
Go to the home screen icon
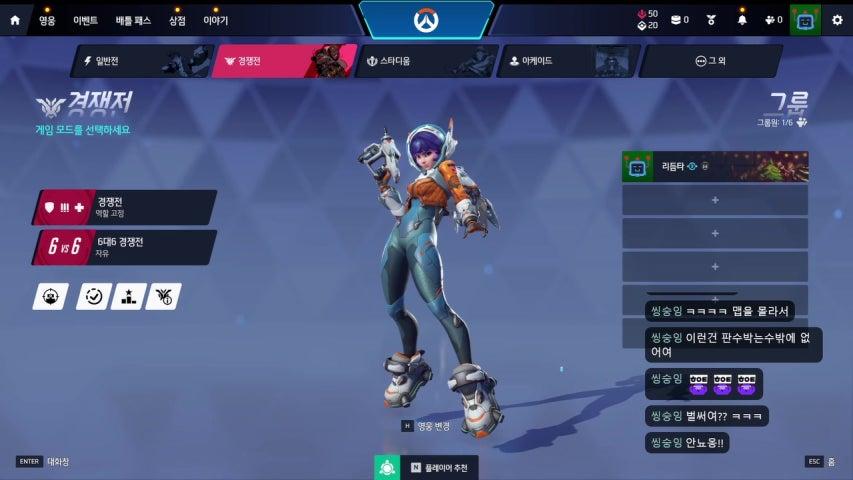(15, 20)
